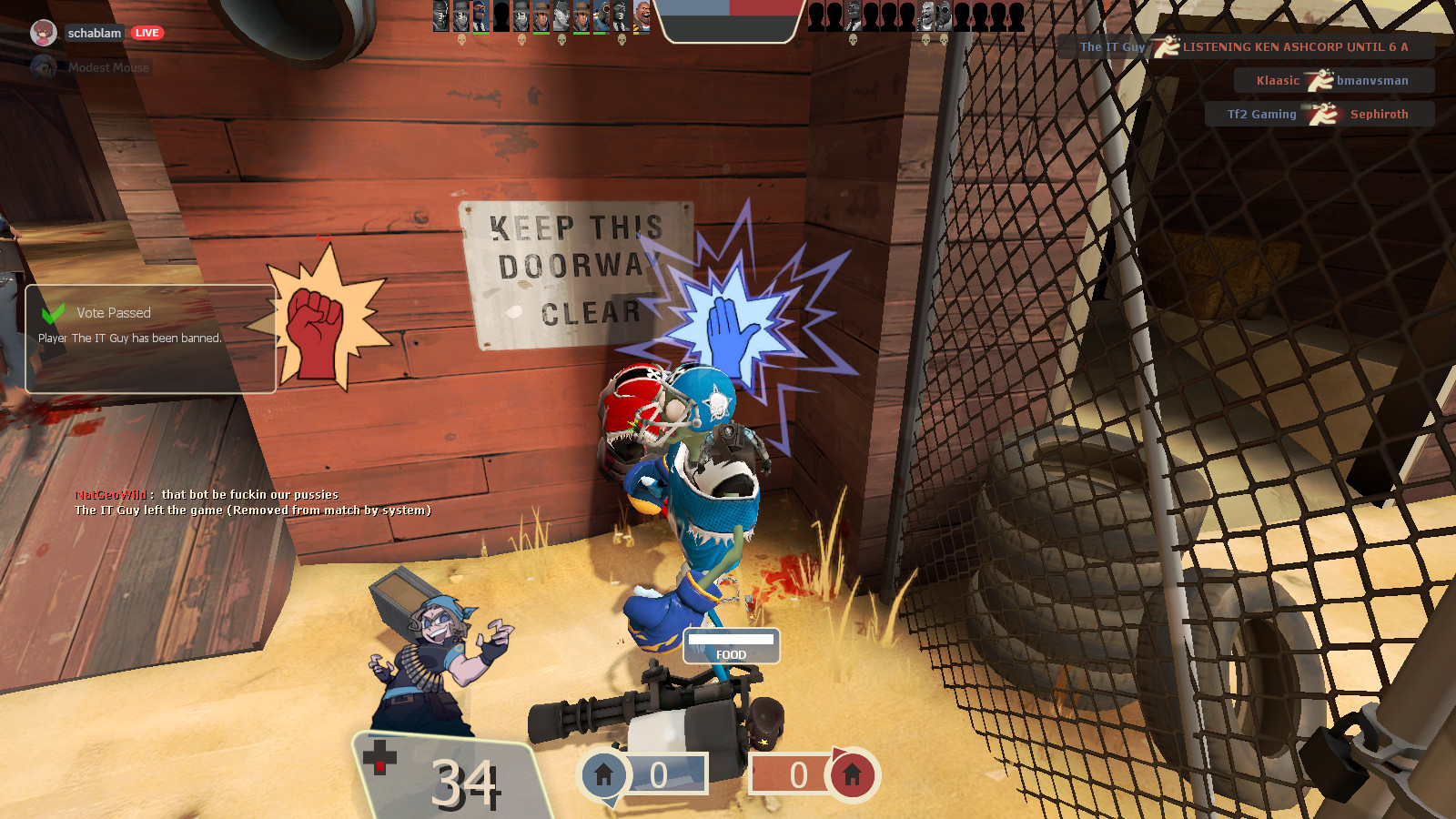
Task: Click the RED team house icon
Action: click(x=851, y=774)
